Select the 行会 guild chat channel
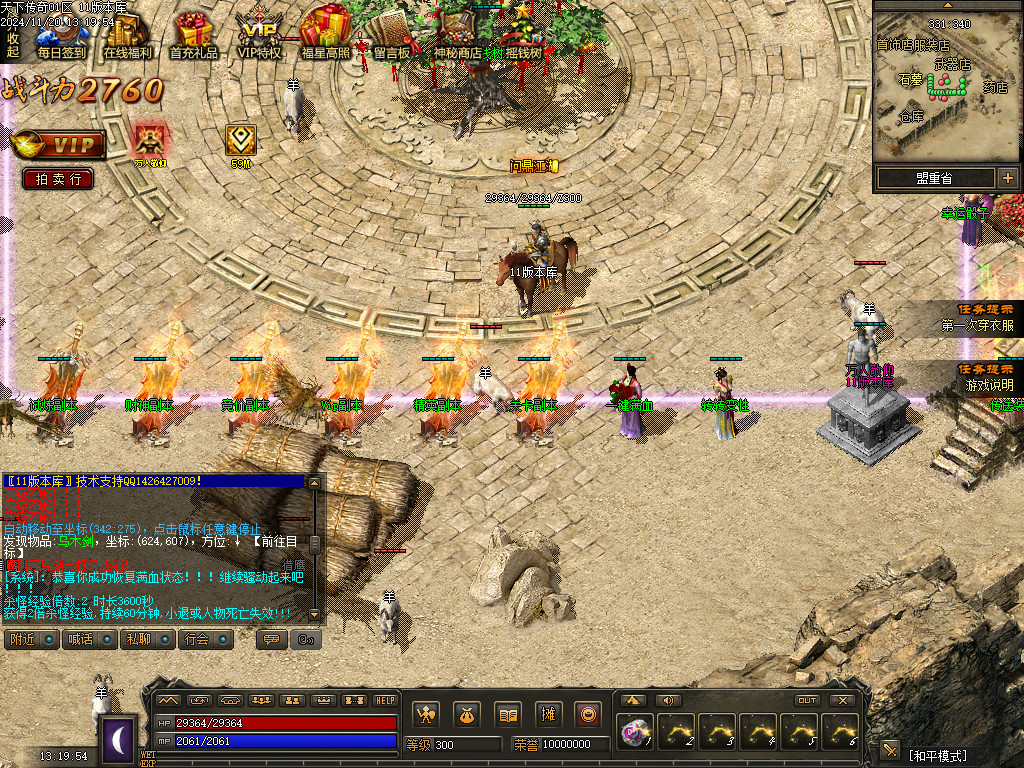The width and height of the screenshot is (1024, 768). tap(205, 639)
